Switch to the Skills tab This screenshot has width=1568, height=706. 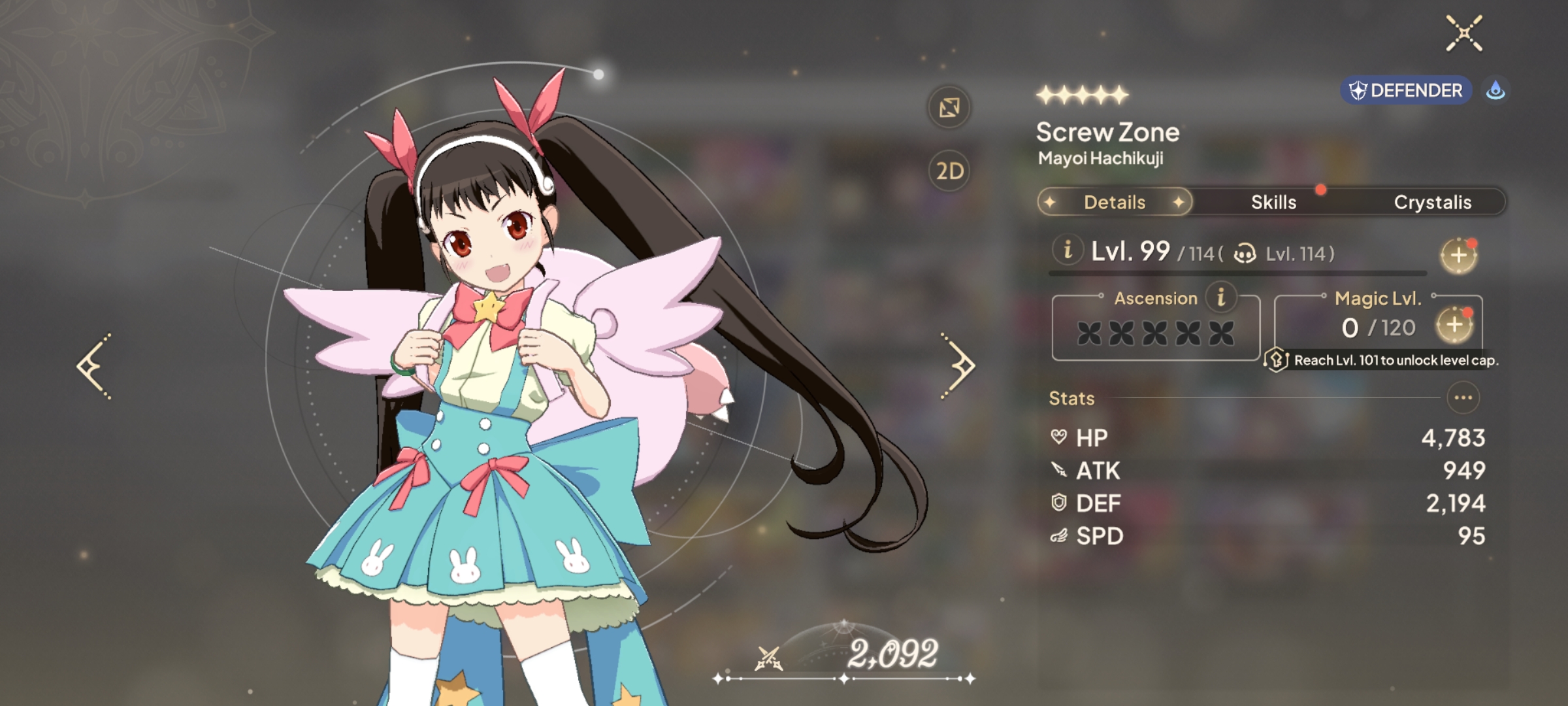(x=1273, y=203)
